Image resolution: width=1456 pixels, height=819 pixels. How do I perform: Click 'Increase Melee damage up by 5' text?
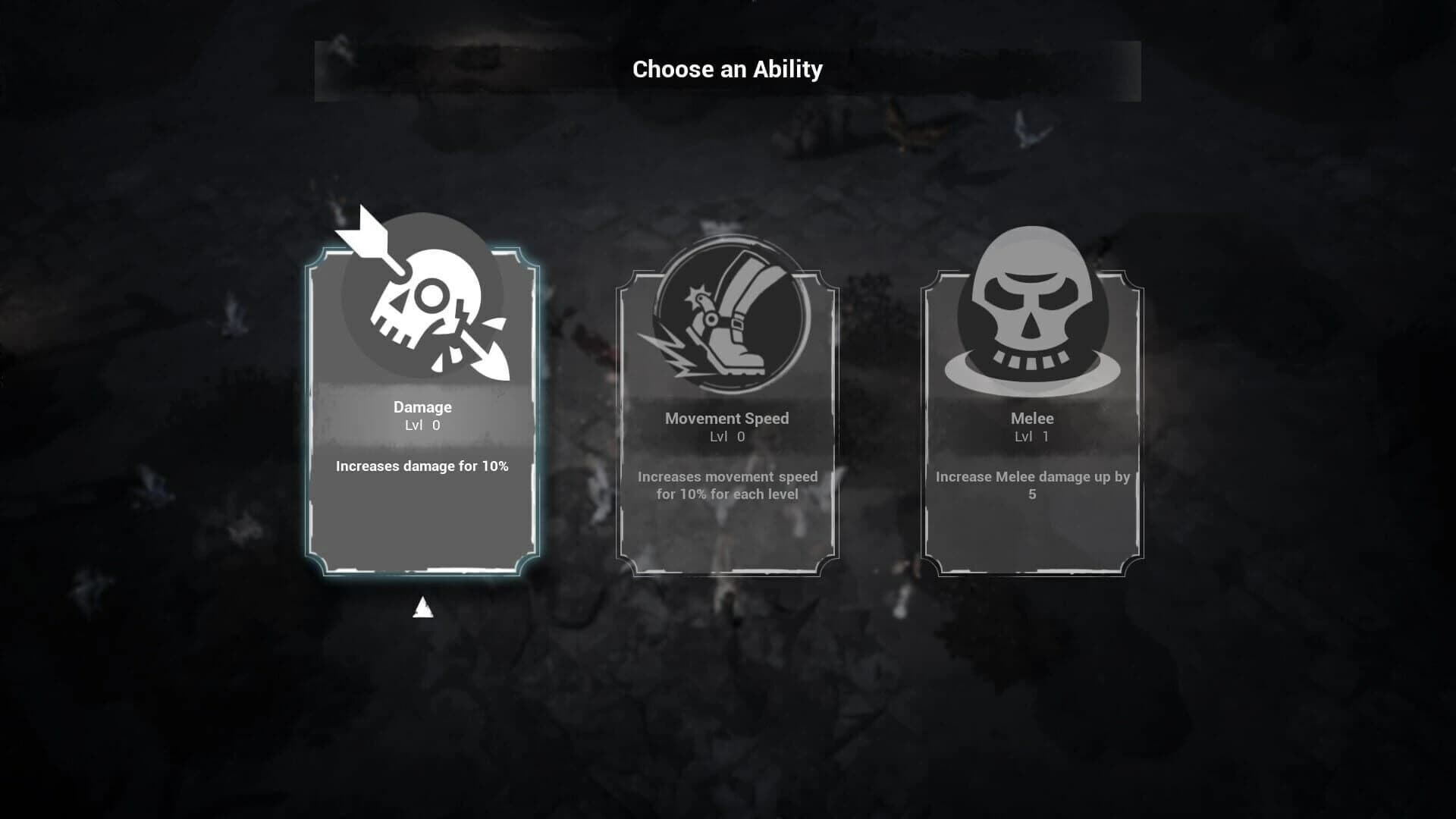click(1032, 485)
